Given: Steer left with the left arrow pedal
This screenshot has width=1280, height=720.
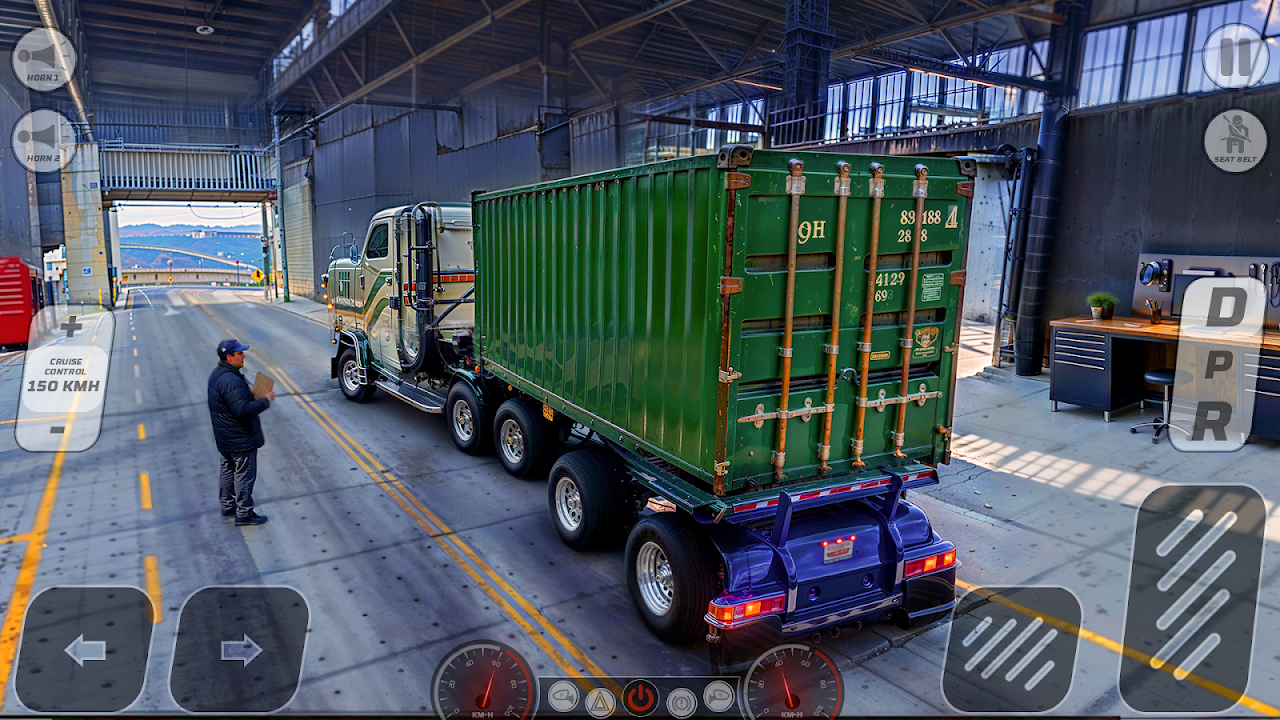Looking at the screenshot, I should [x=85, y=649].
